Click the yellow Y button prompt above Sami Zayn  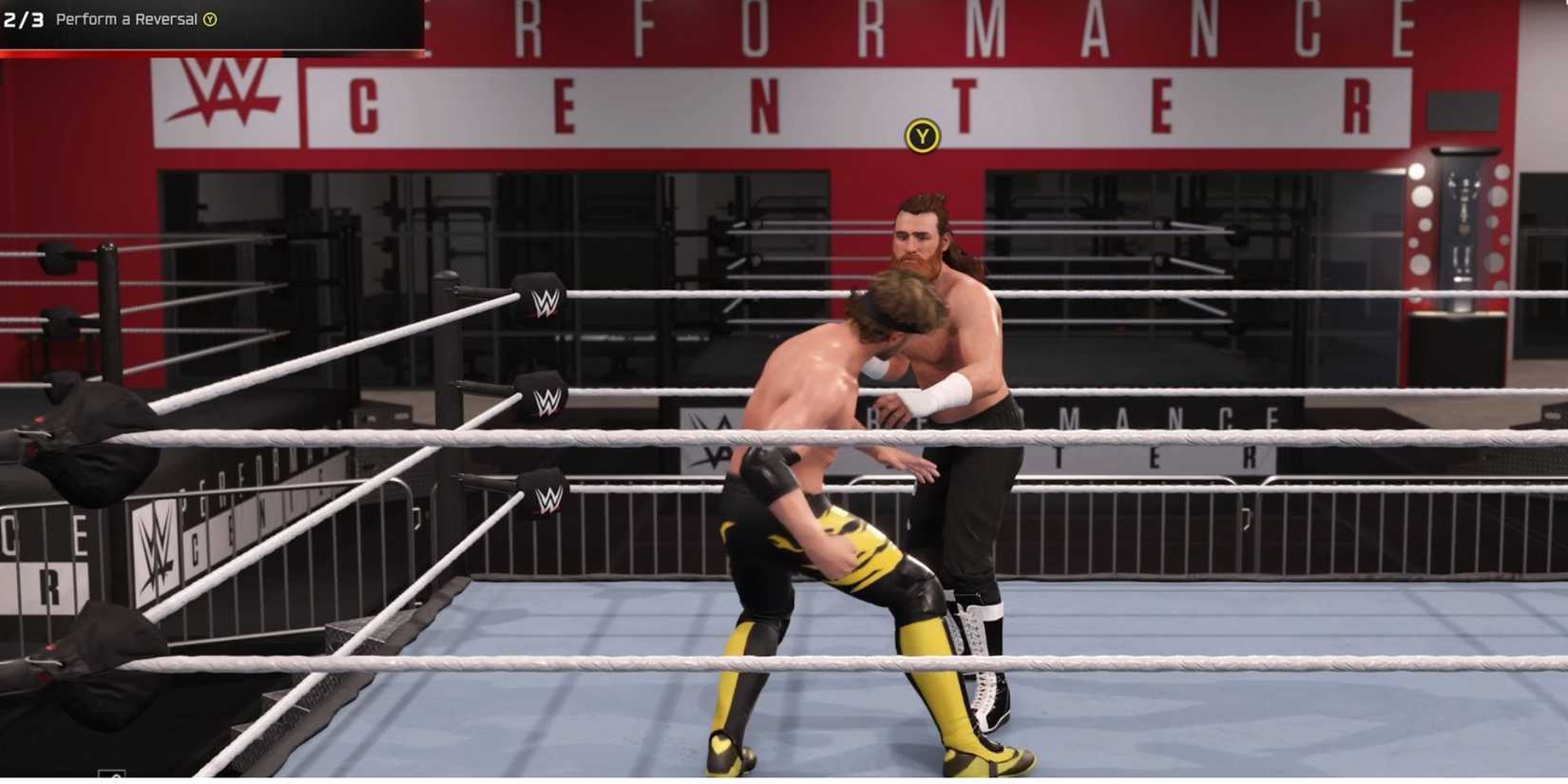pyautogui.click(x=919, y=136)
